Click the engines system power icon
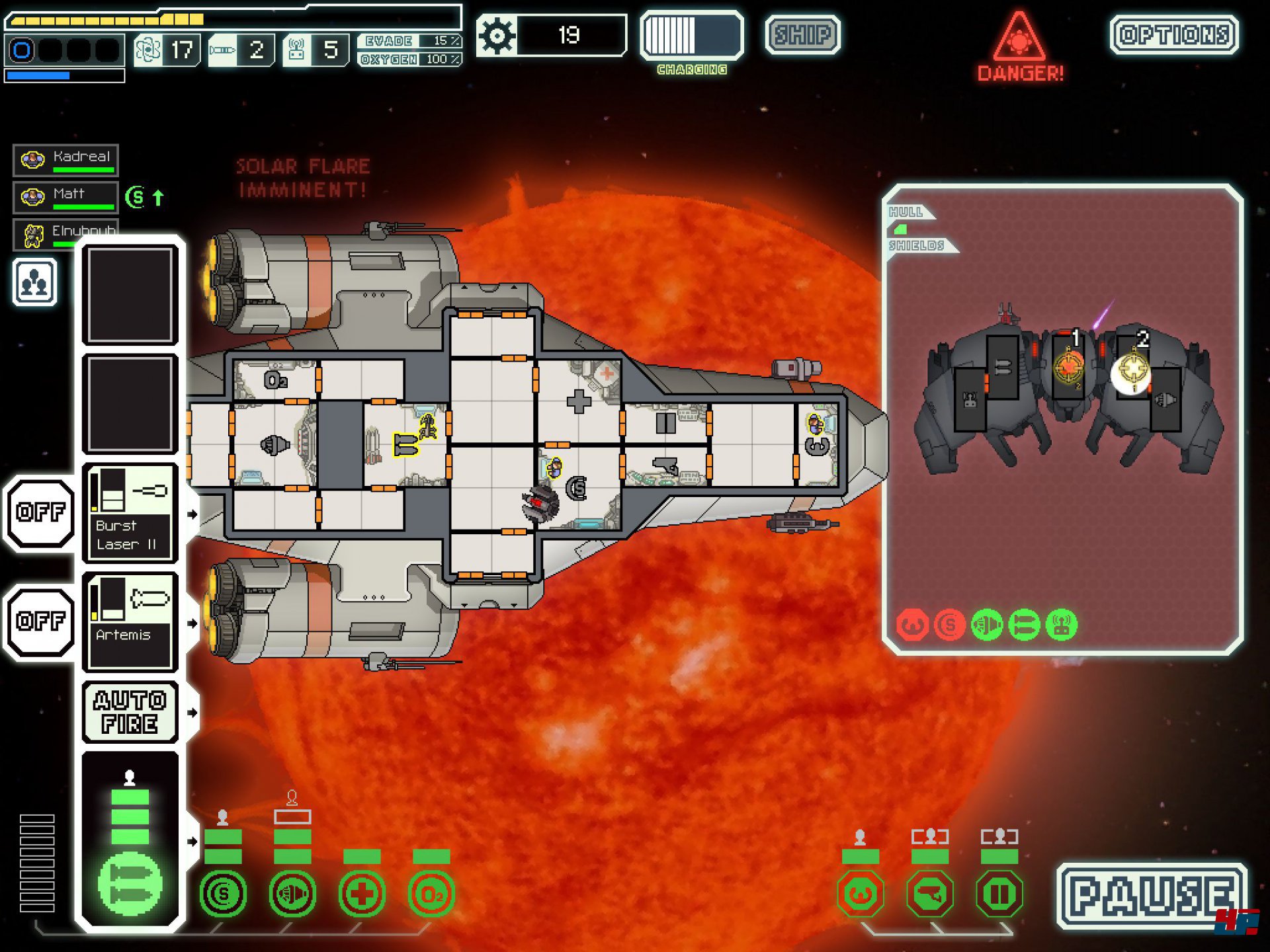The height and width of the screenshot is (952, 1270). 292,894
